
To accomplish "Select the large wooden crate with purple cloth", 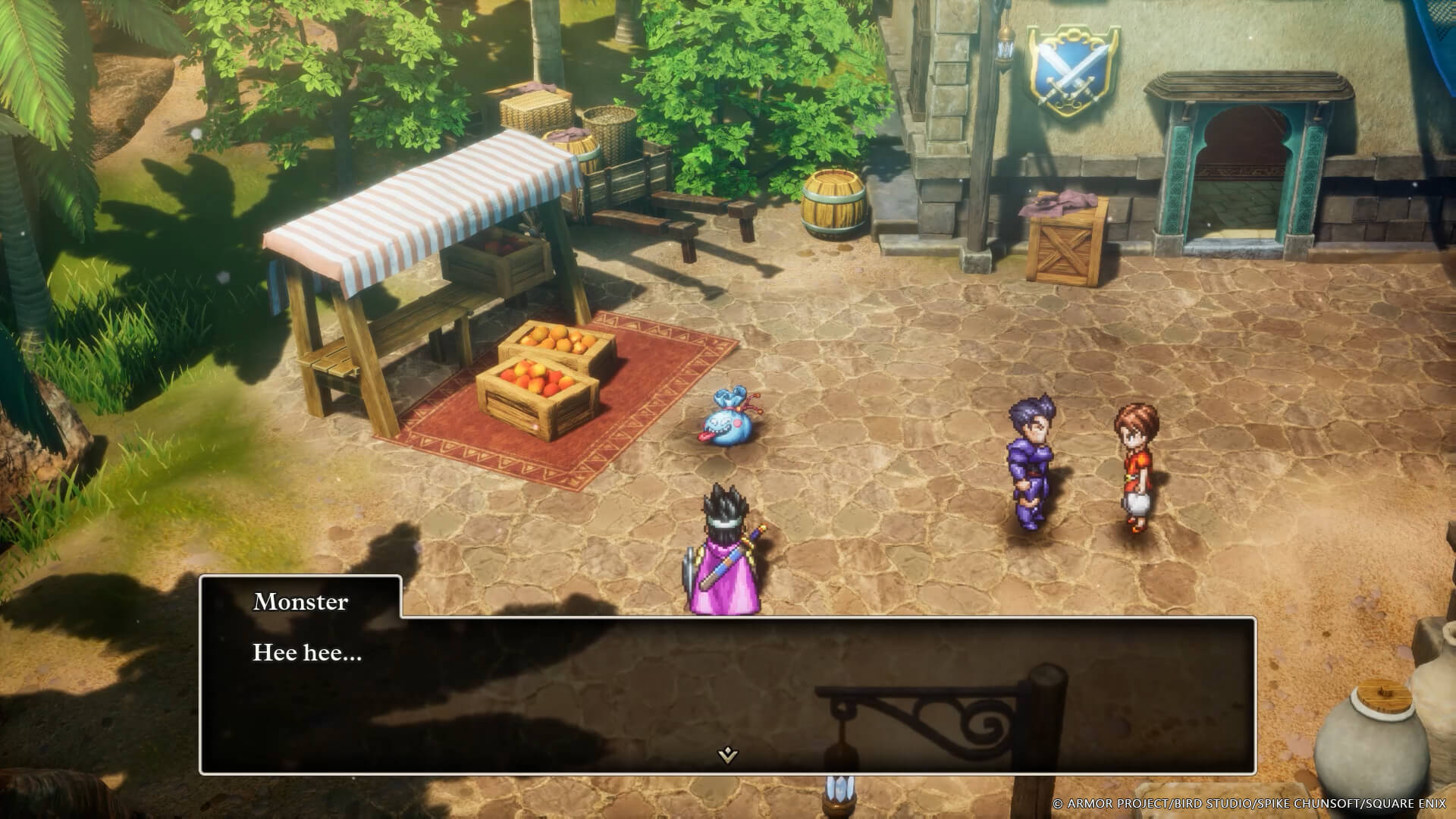I will tap(1069, 243).
